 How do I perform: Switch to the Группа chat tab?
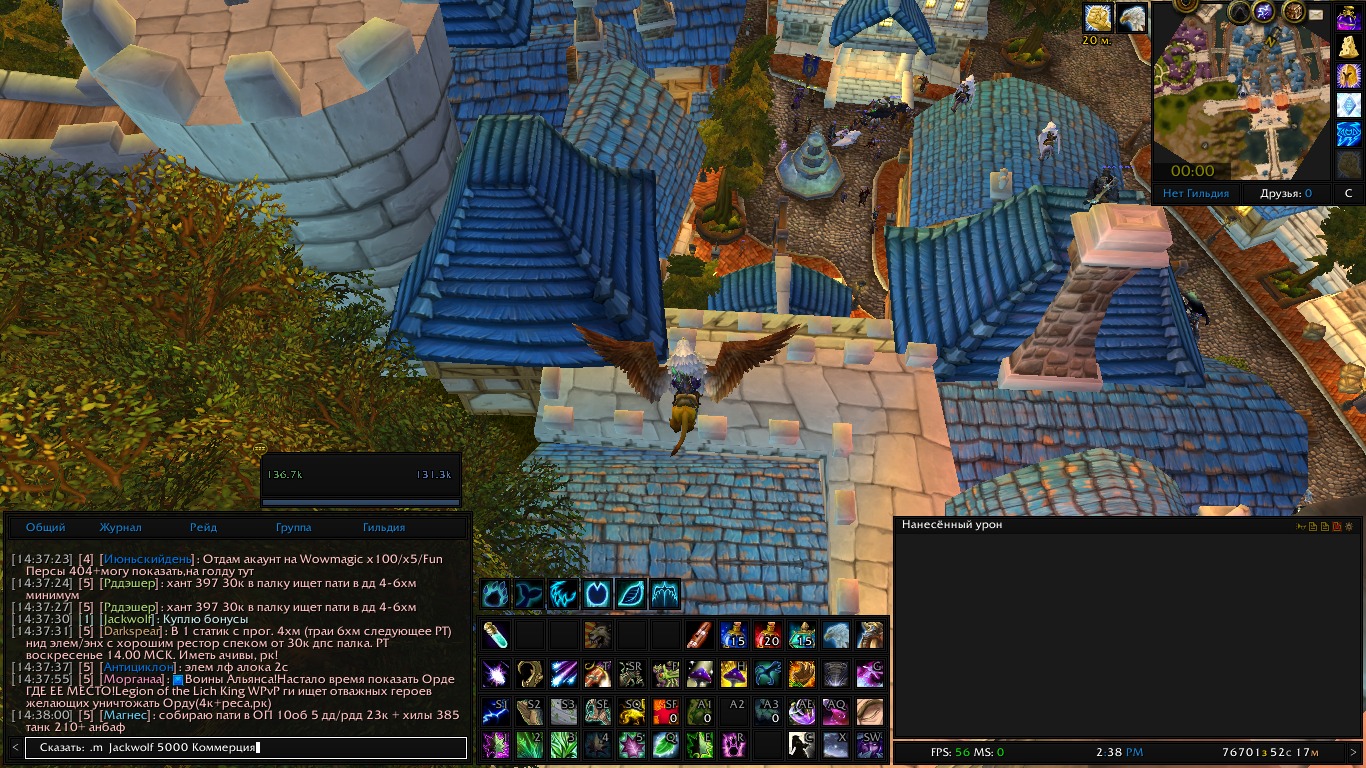tap(293, 527)
